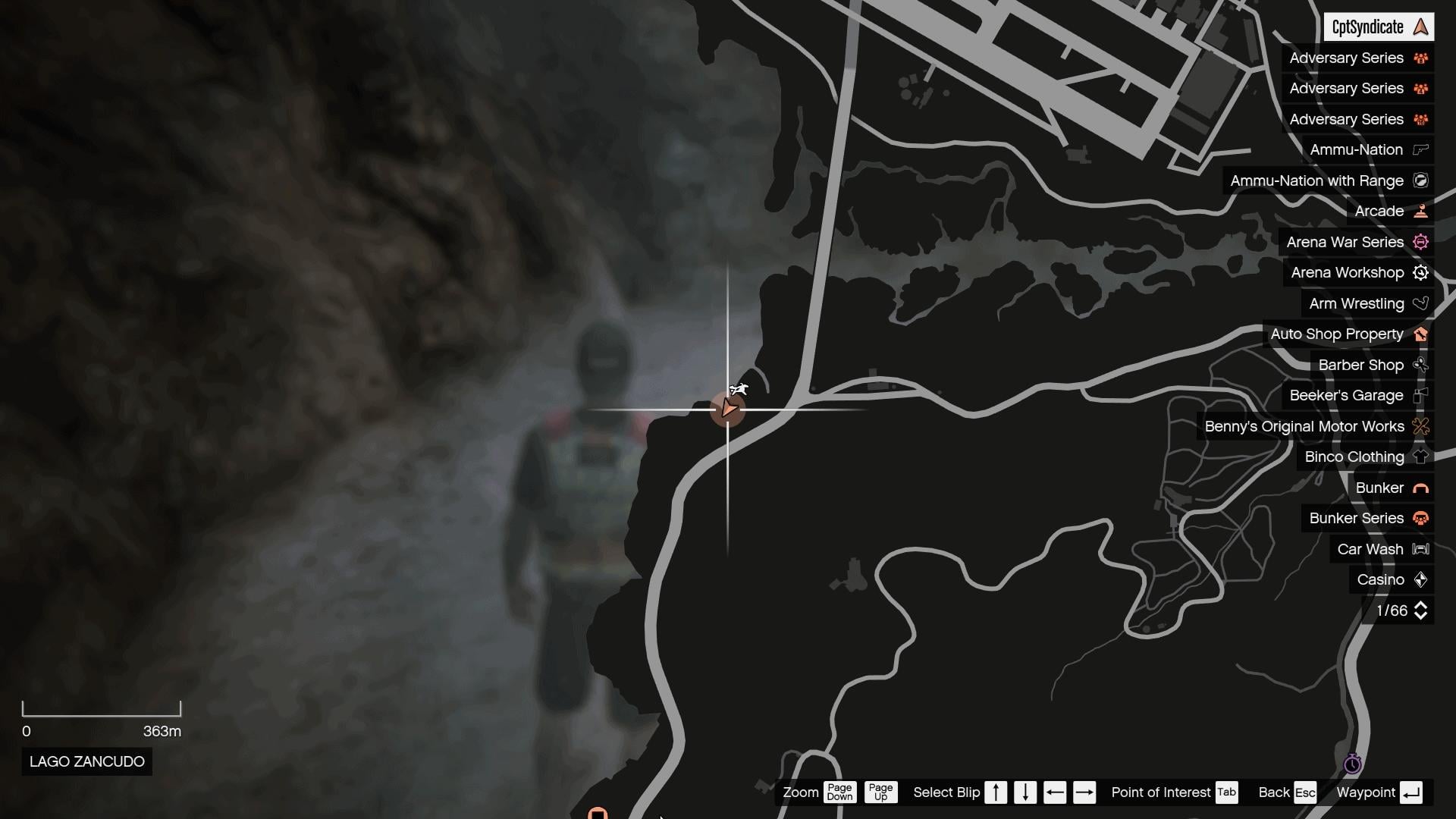Select the Casino chip icon
This screenshot has height=819, width=1456.
pyautogui.click(x=1421, y=579)
